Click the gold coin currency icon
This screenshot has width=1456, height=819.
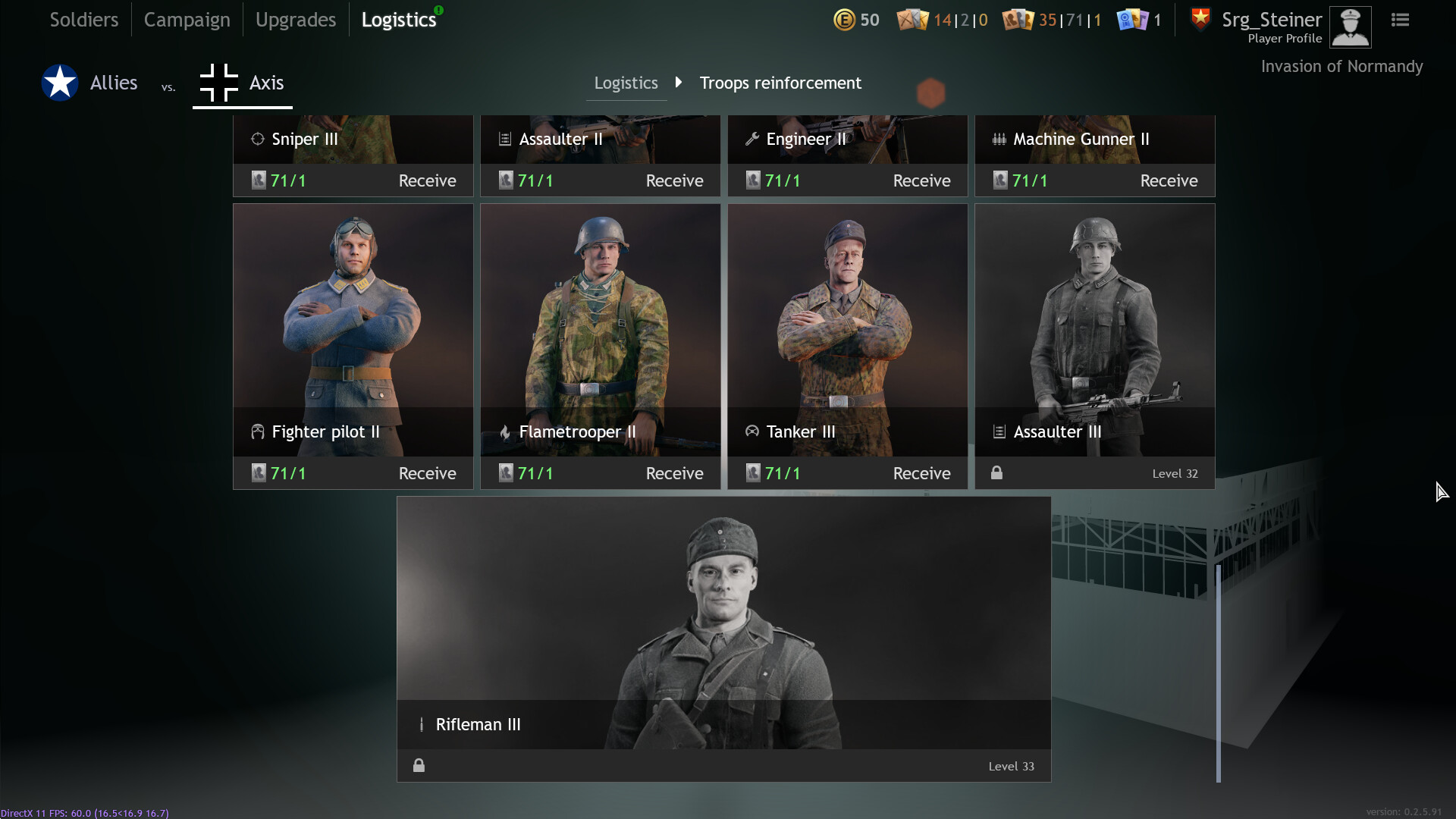coord(844,20)
